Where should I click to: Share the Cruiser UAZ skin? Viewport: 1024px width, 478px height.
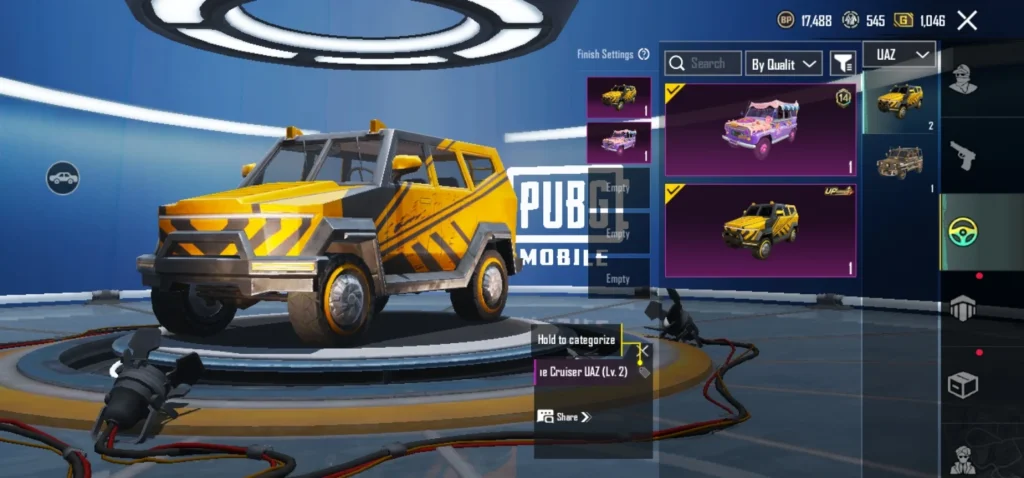pyautogui.click(x=565, y=416)
